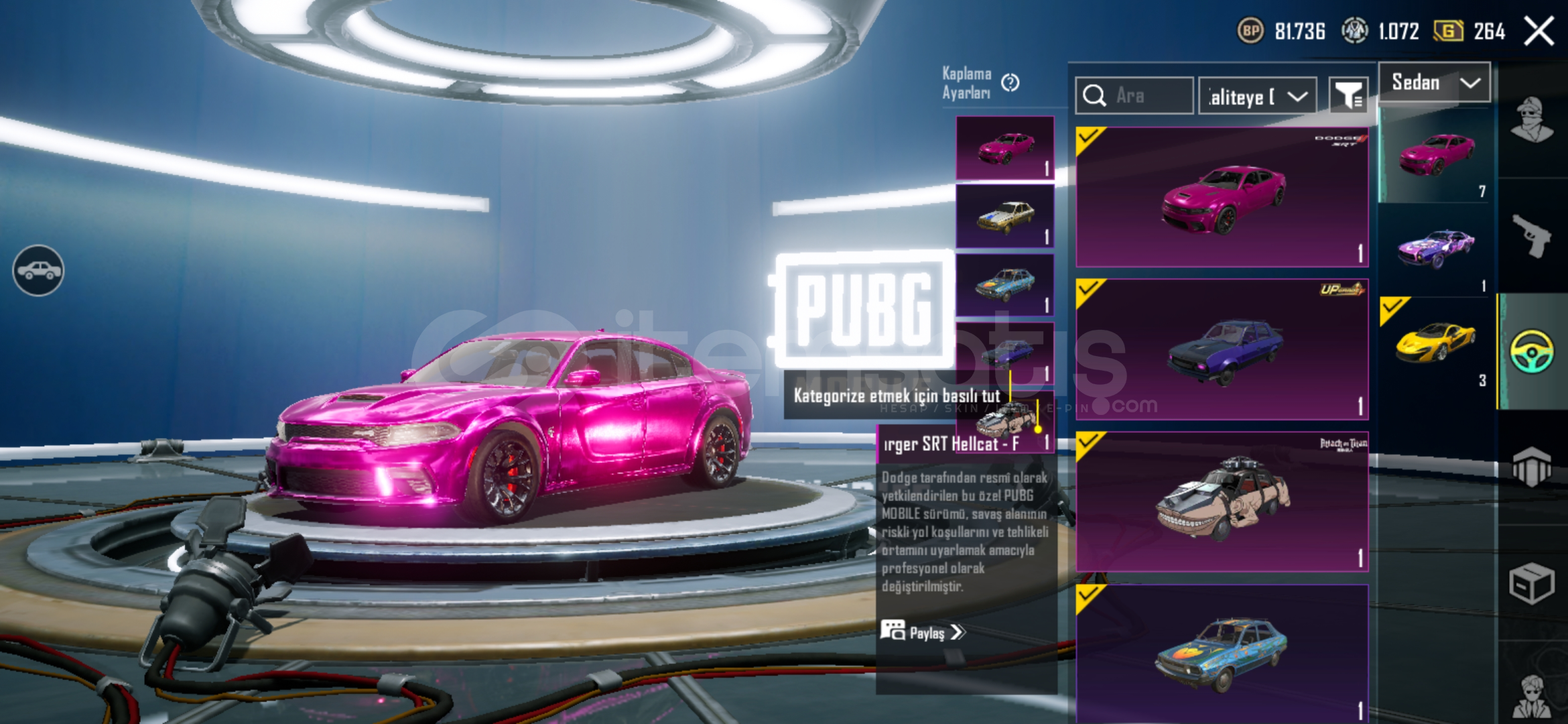Switch to the steering wheel vehicles tab
This screenshot has width=1568, height=724.
1531,351
